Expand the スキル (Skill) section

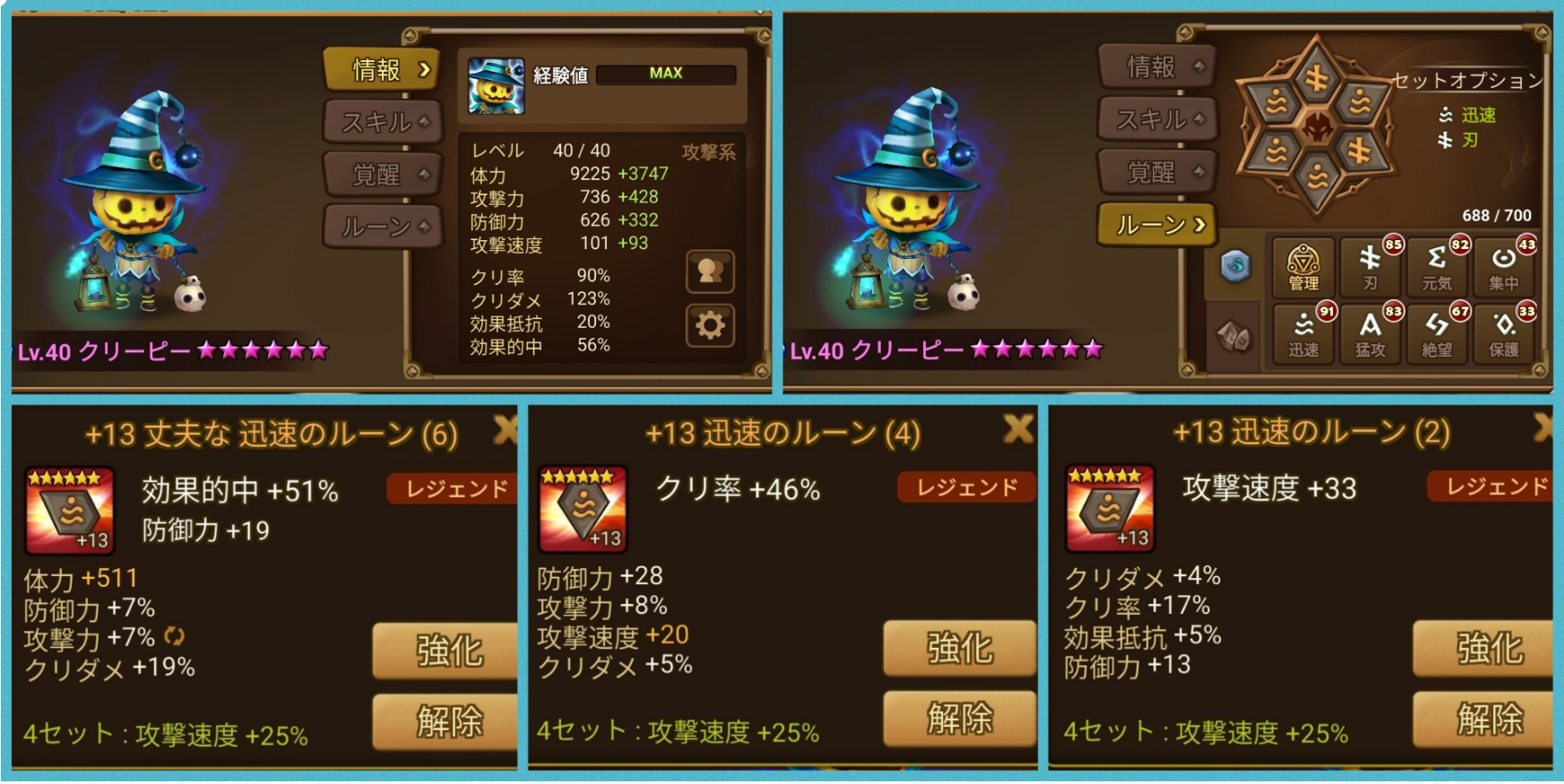381,122
